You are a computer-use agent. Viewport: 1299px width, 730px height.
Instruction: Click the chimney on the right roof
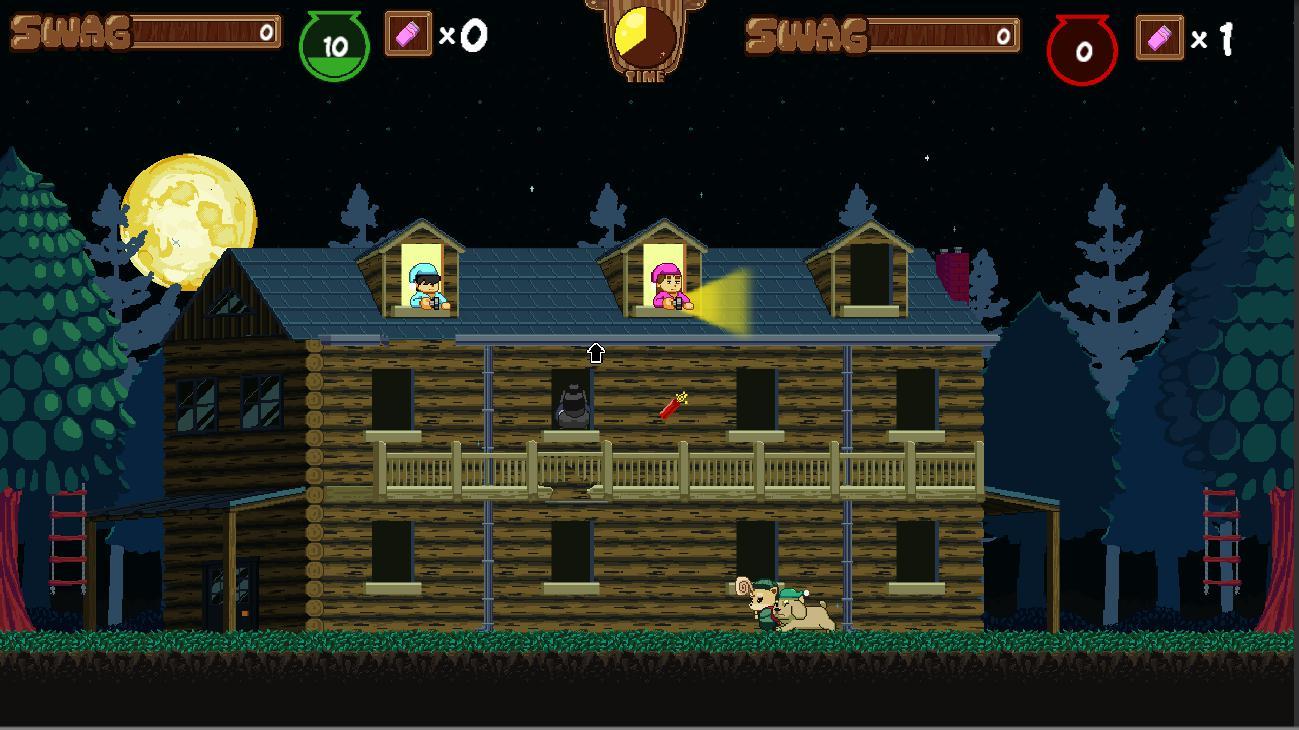[955, 270]
